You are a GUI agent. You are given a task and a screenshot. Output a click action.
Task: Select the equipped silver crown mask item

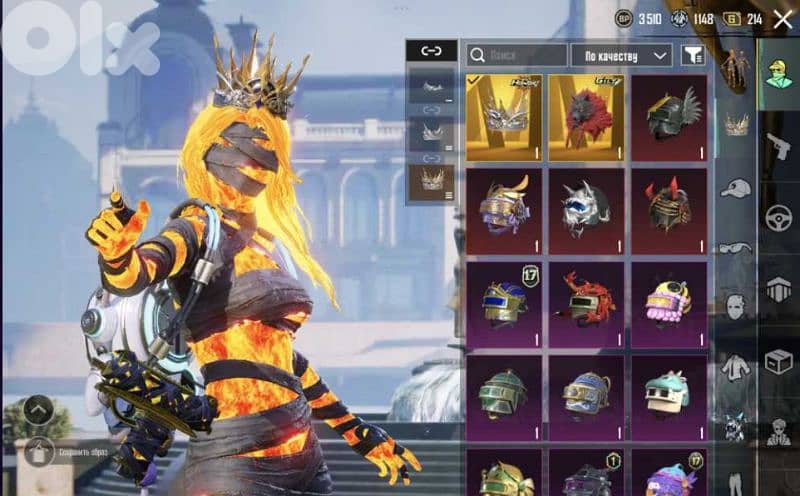click(505, 117)
